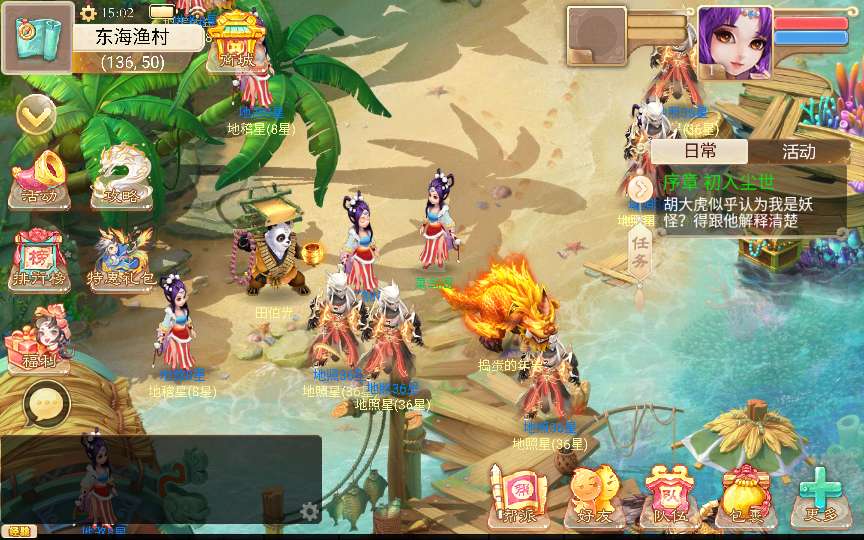The width and height of the screenshot is (864, 540).
Task: Open the 包裹 inventory bag
Action: pos(743,495)
